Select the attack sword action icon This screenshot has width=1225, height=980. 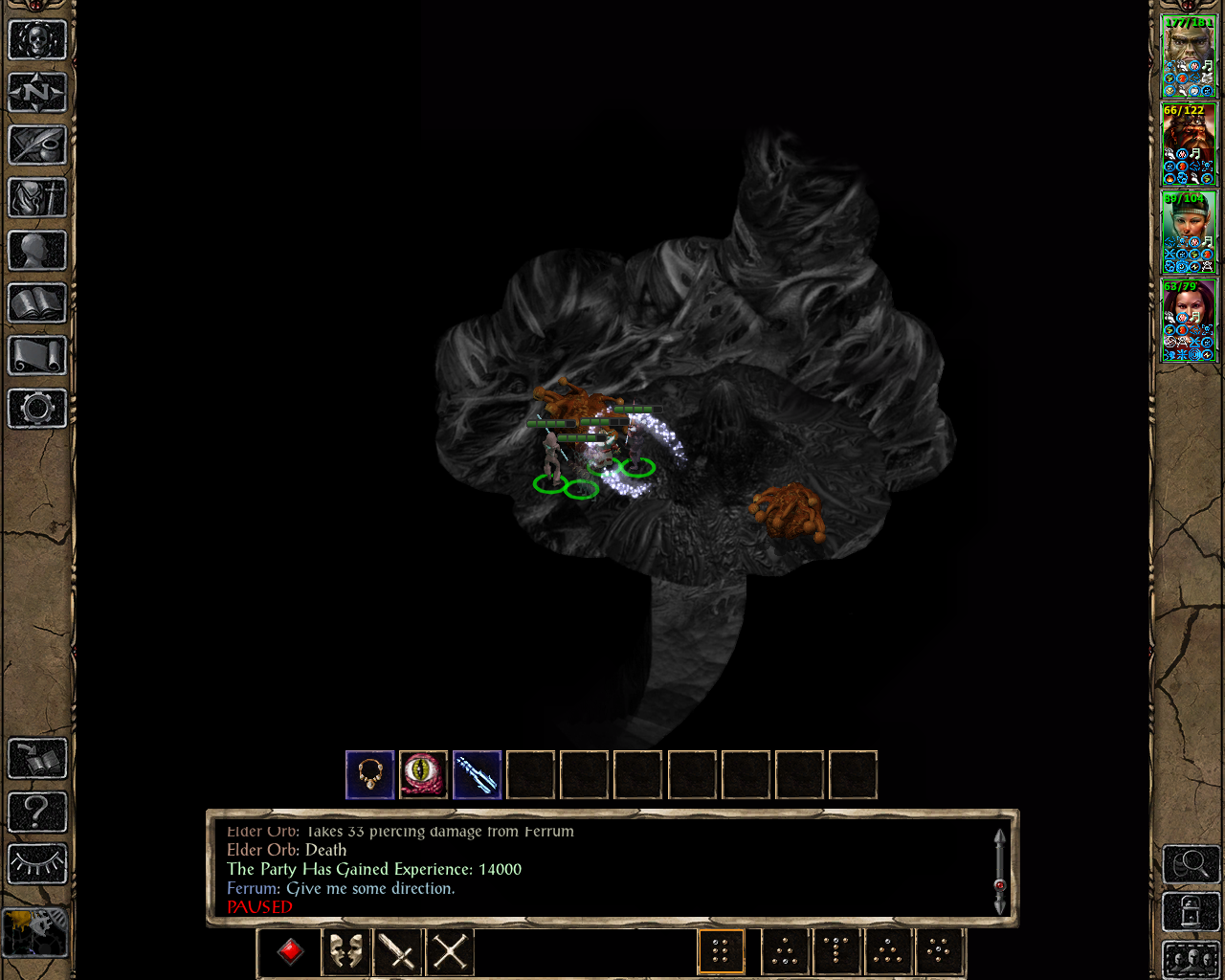coord(395,950)
